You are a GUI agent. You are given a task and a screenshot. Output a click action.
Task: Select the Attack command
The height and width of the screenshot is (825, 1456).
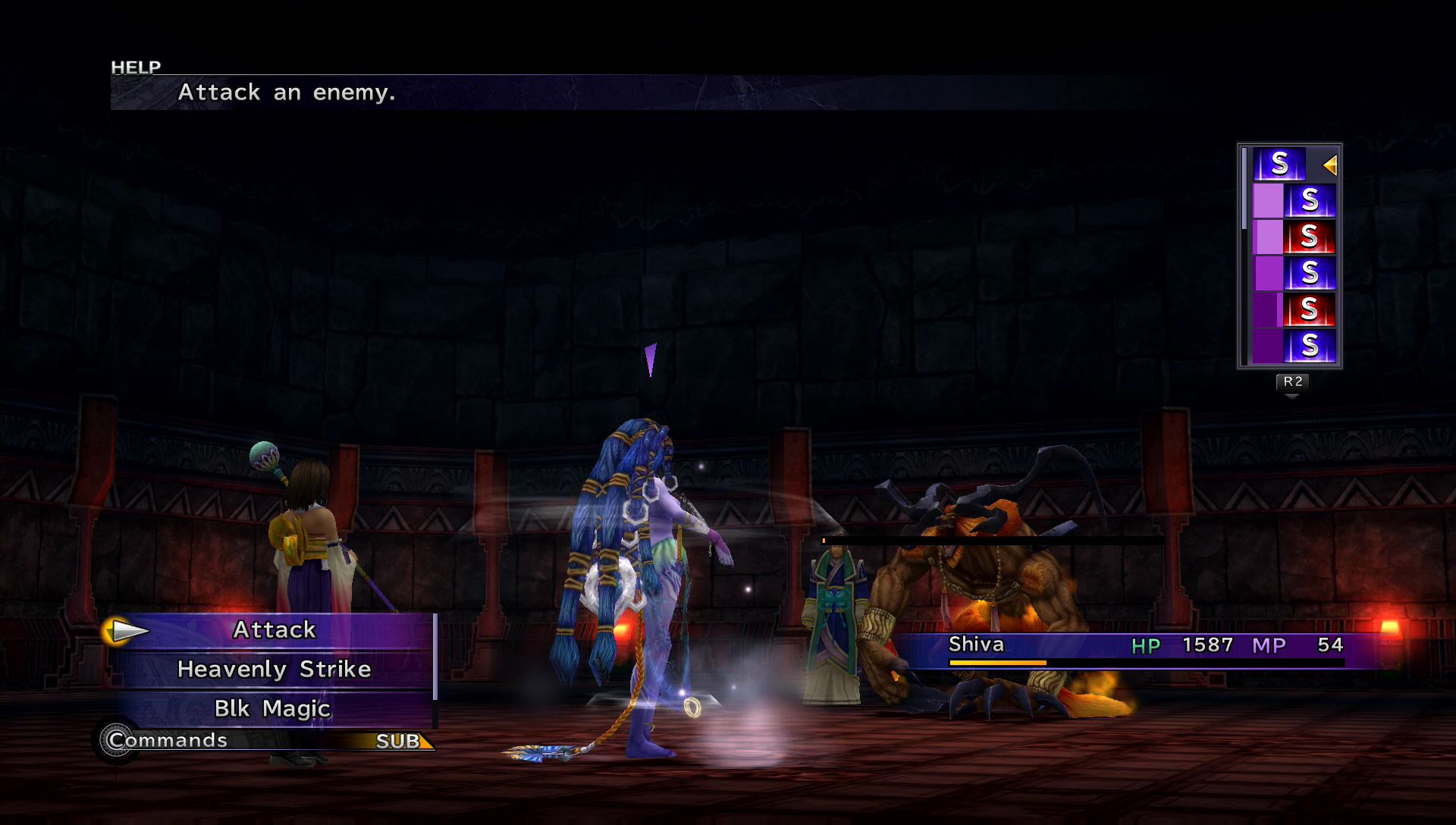(274, 630)
